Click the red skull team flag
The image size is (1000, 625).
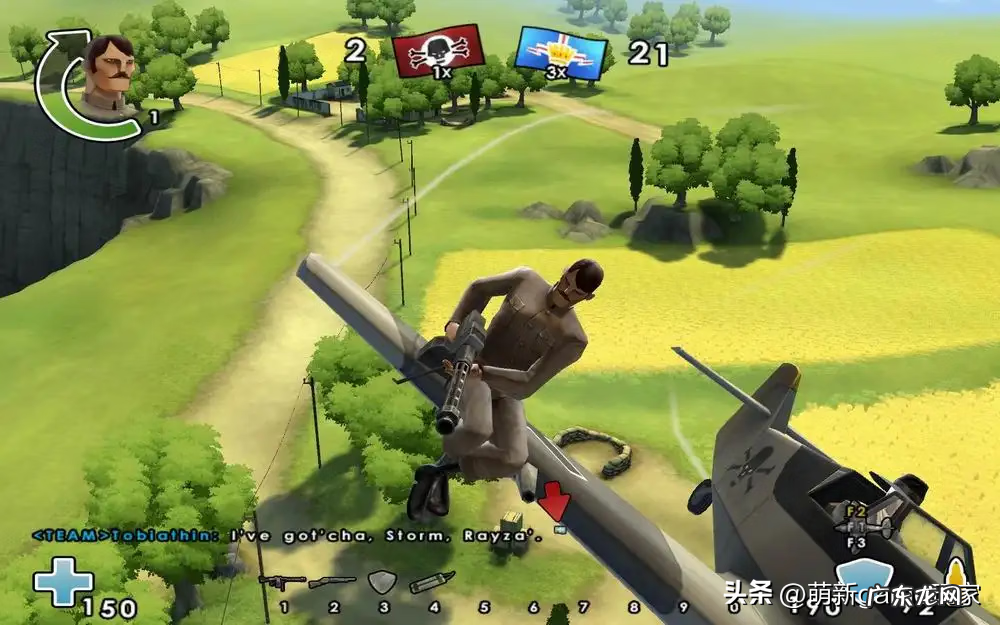pos(438,52)
